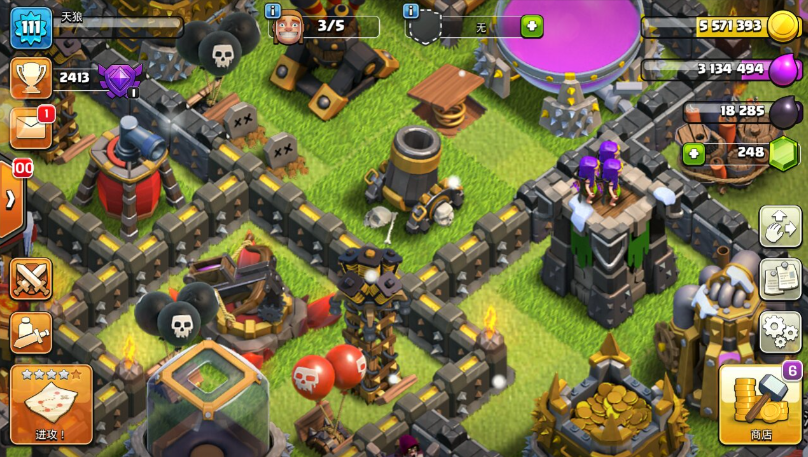This screenshot has height=457, width=808.
Task: Tap the green gem icon
Action: [x=783, y=153]
